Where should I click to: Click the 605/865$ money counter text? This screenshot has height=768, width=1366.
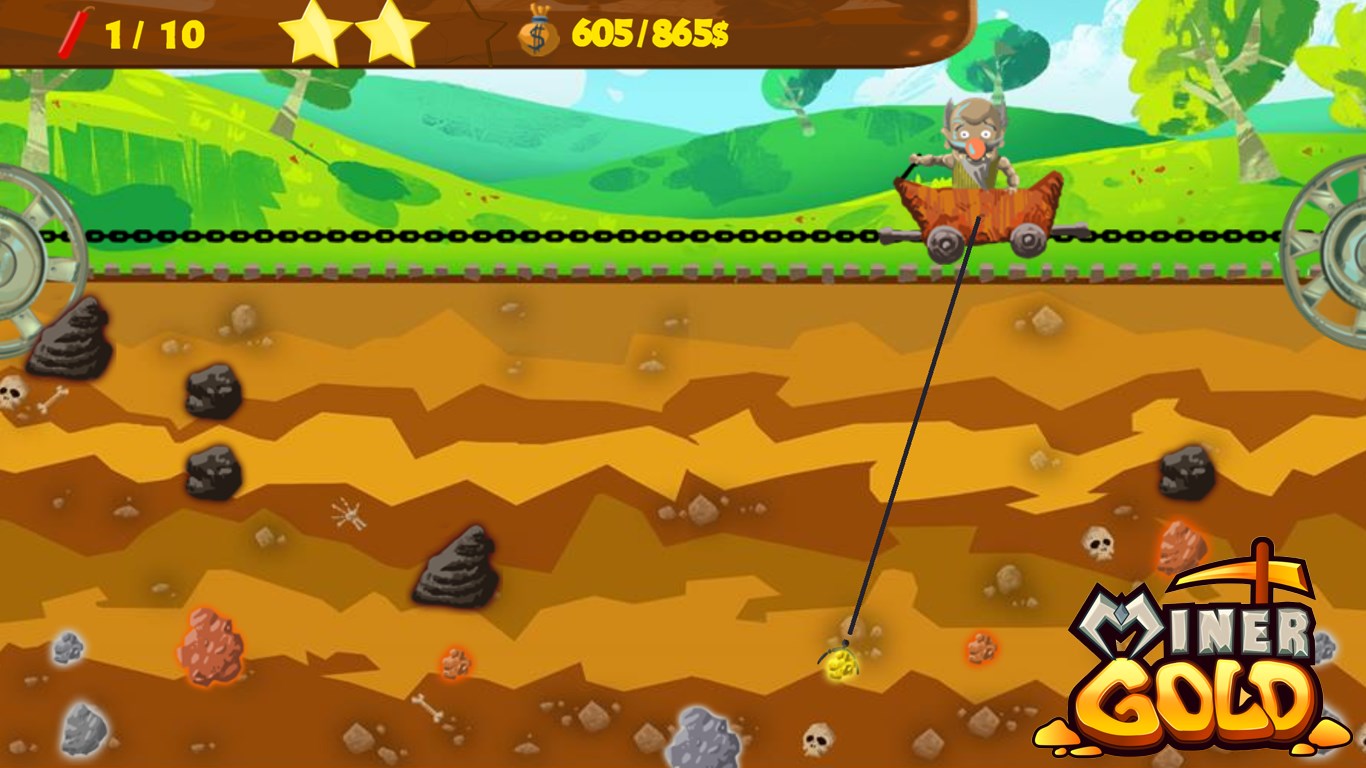pos(650,31)
